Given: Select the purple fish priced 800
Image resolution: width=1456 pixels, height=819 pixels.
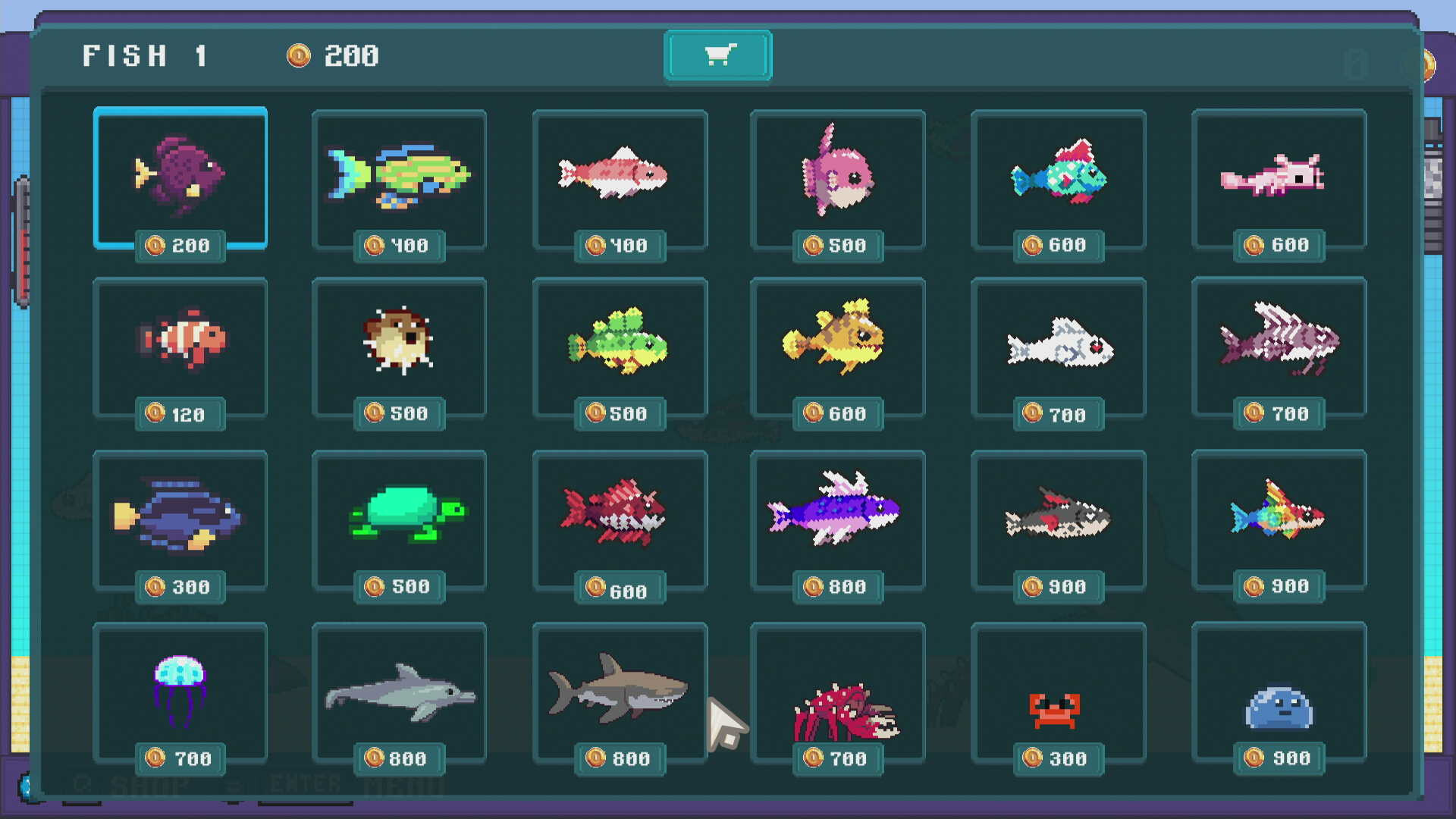Looking at the screenshot, I should click(838, 518).
